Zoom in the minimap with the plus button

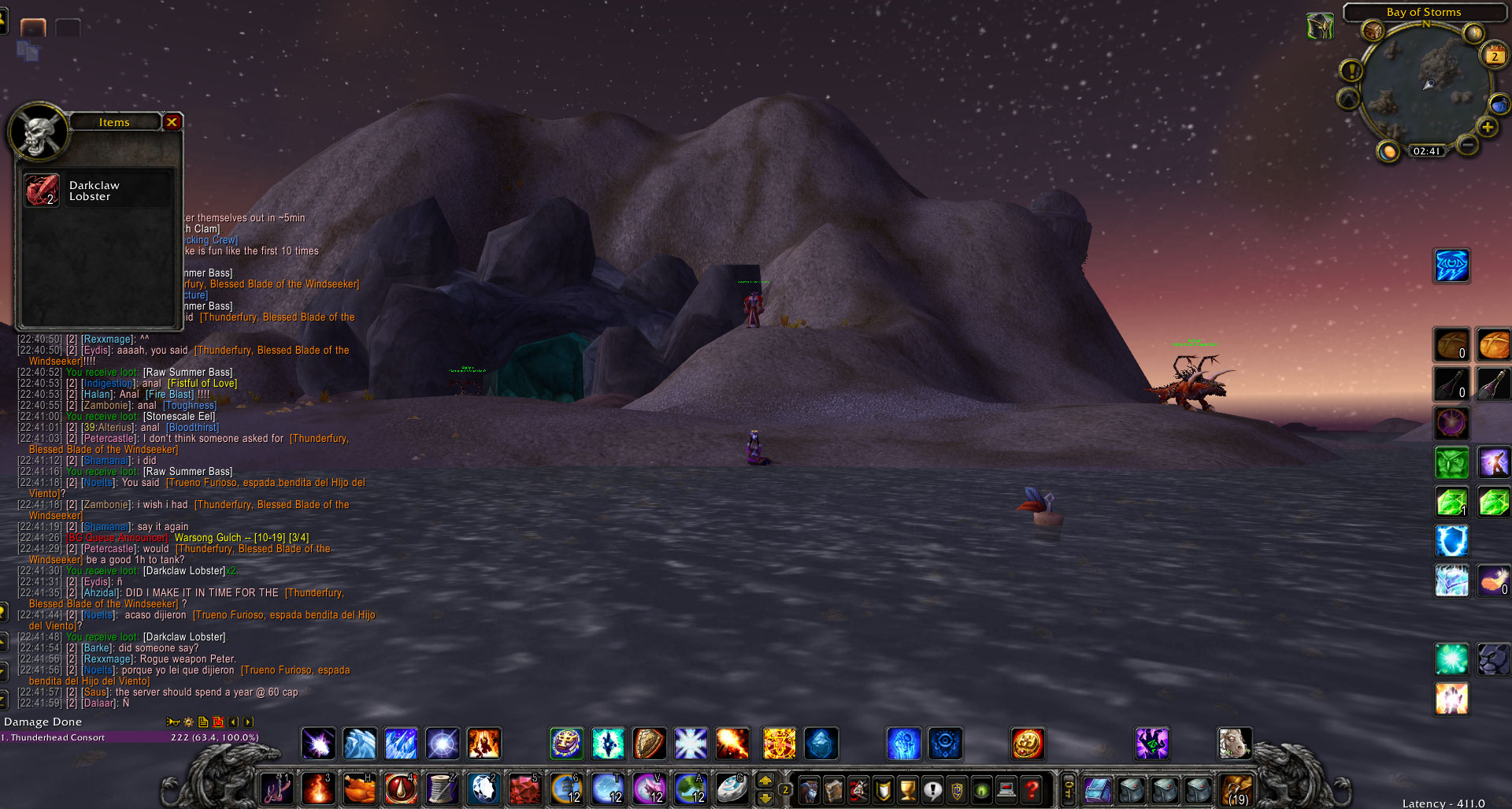pyautogui.click(x=1488, y=128)
